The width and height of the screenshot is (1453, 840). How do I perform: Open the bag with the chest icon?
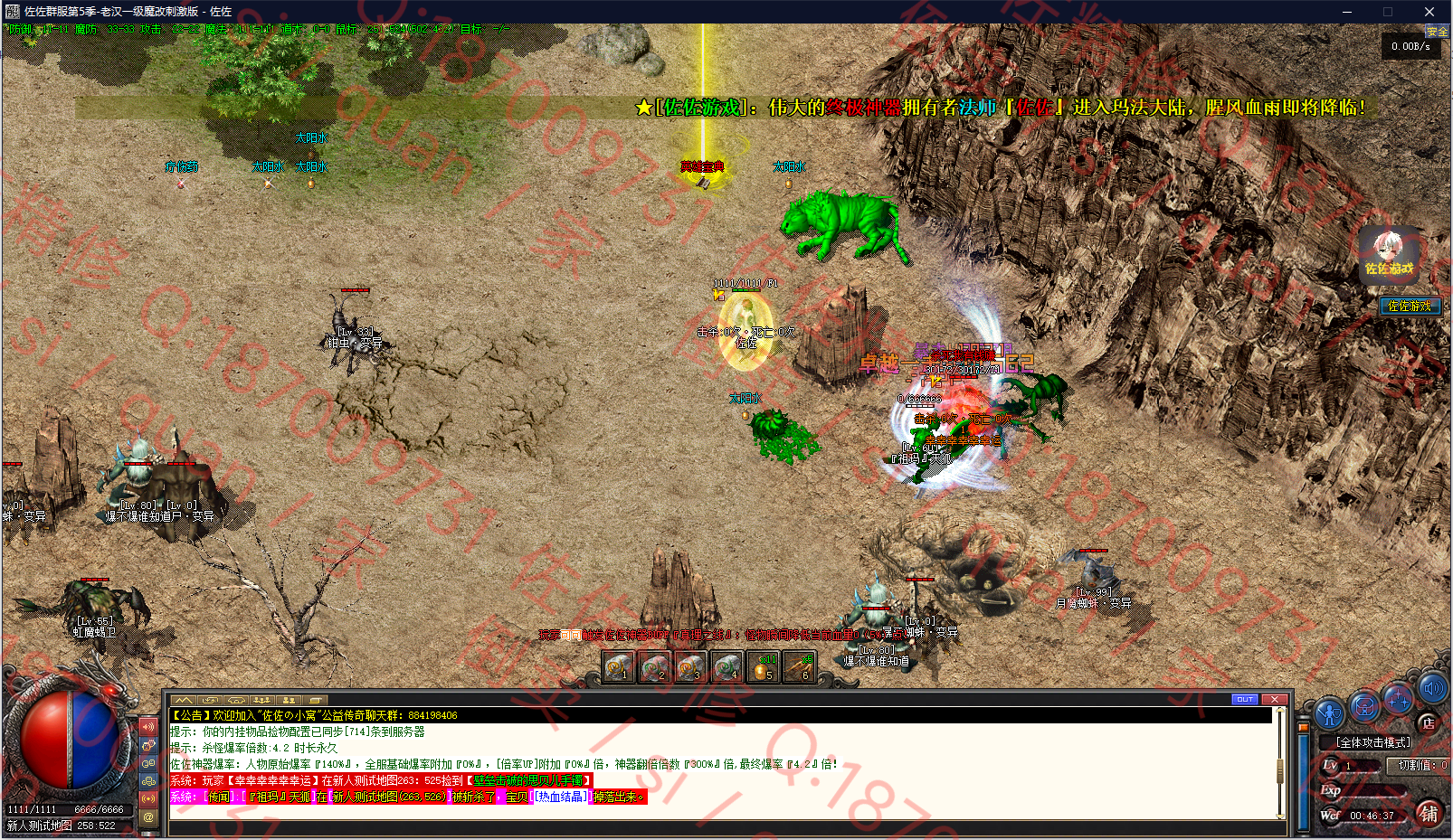1364,706
